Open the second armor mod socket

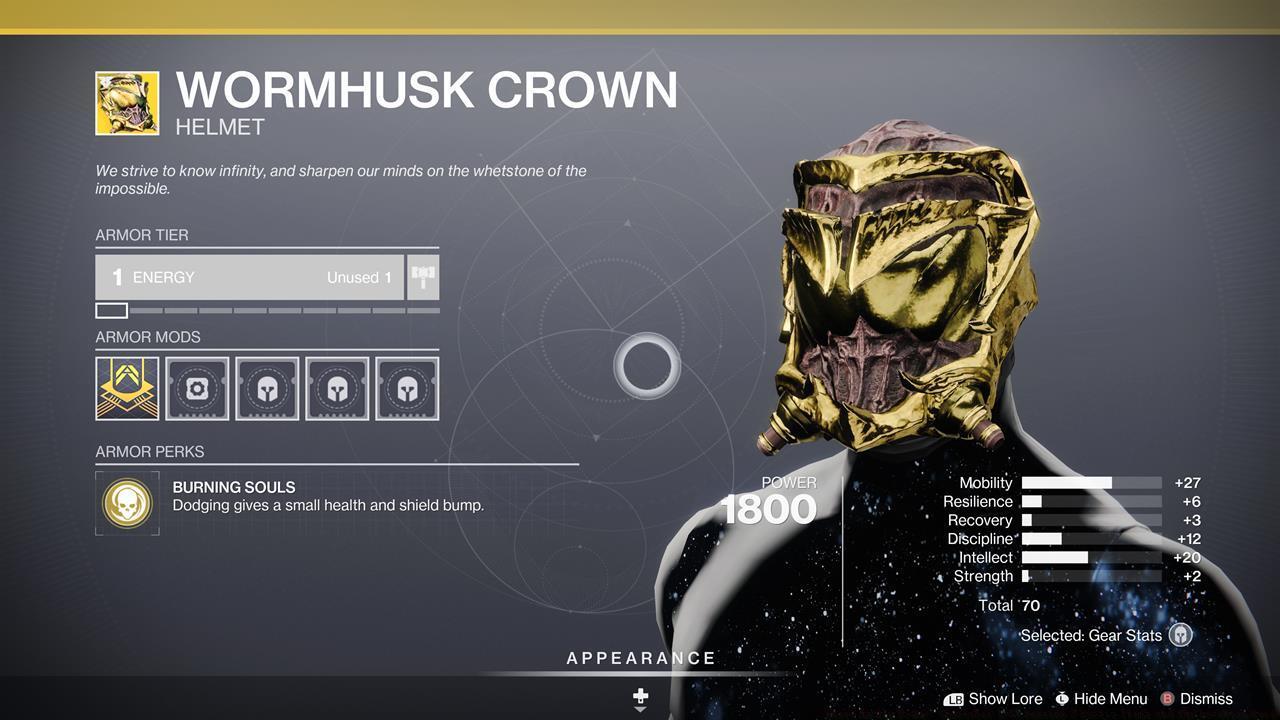197,388
